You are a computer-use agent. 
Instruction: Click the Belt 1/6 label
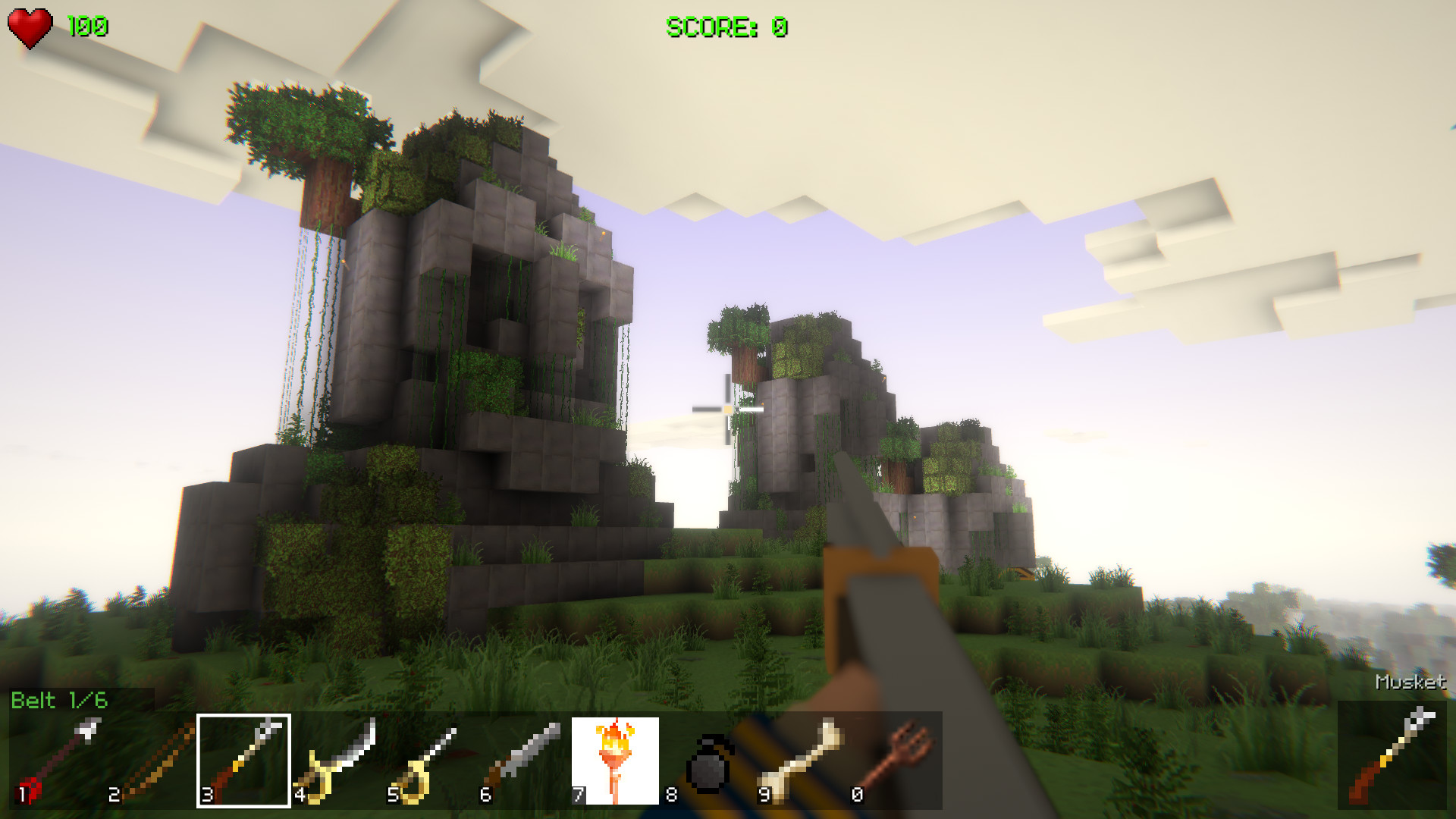[59, 701]
